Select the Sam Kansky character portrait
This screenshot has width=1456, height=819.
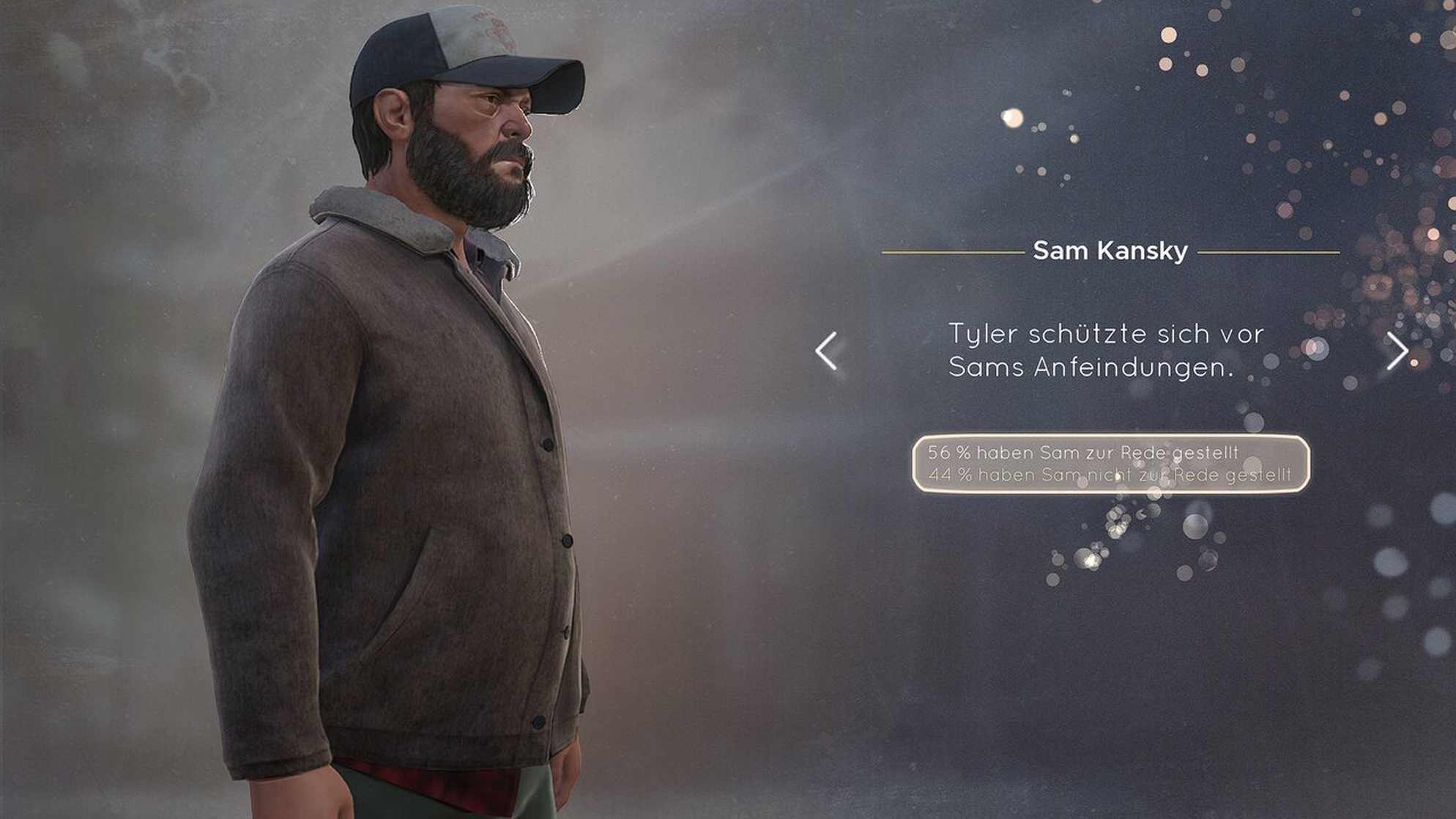pyautogui.click(x=410, y=440)
